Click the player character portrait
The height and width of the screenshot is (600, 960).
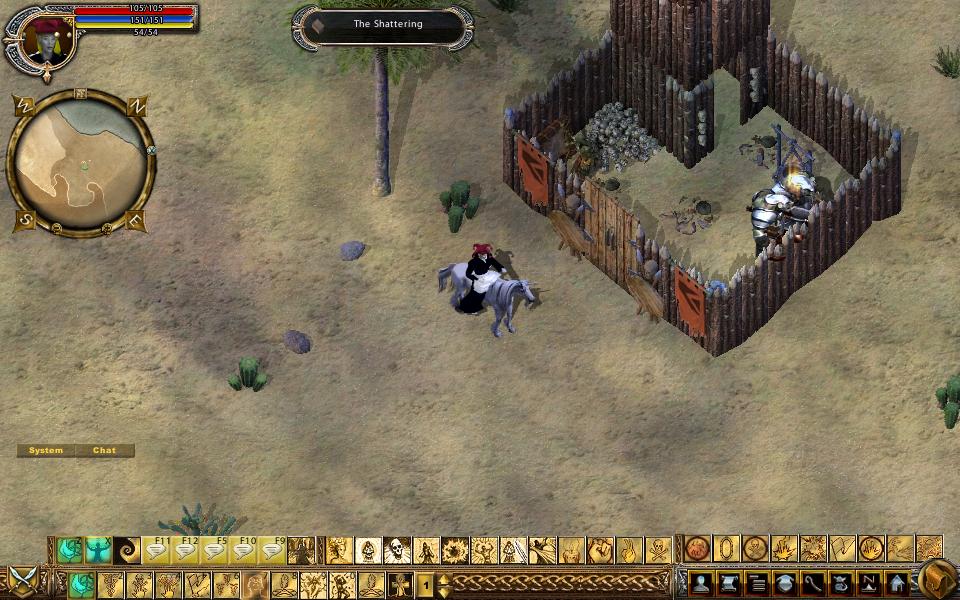click(43, 40)
